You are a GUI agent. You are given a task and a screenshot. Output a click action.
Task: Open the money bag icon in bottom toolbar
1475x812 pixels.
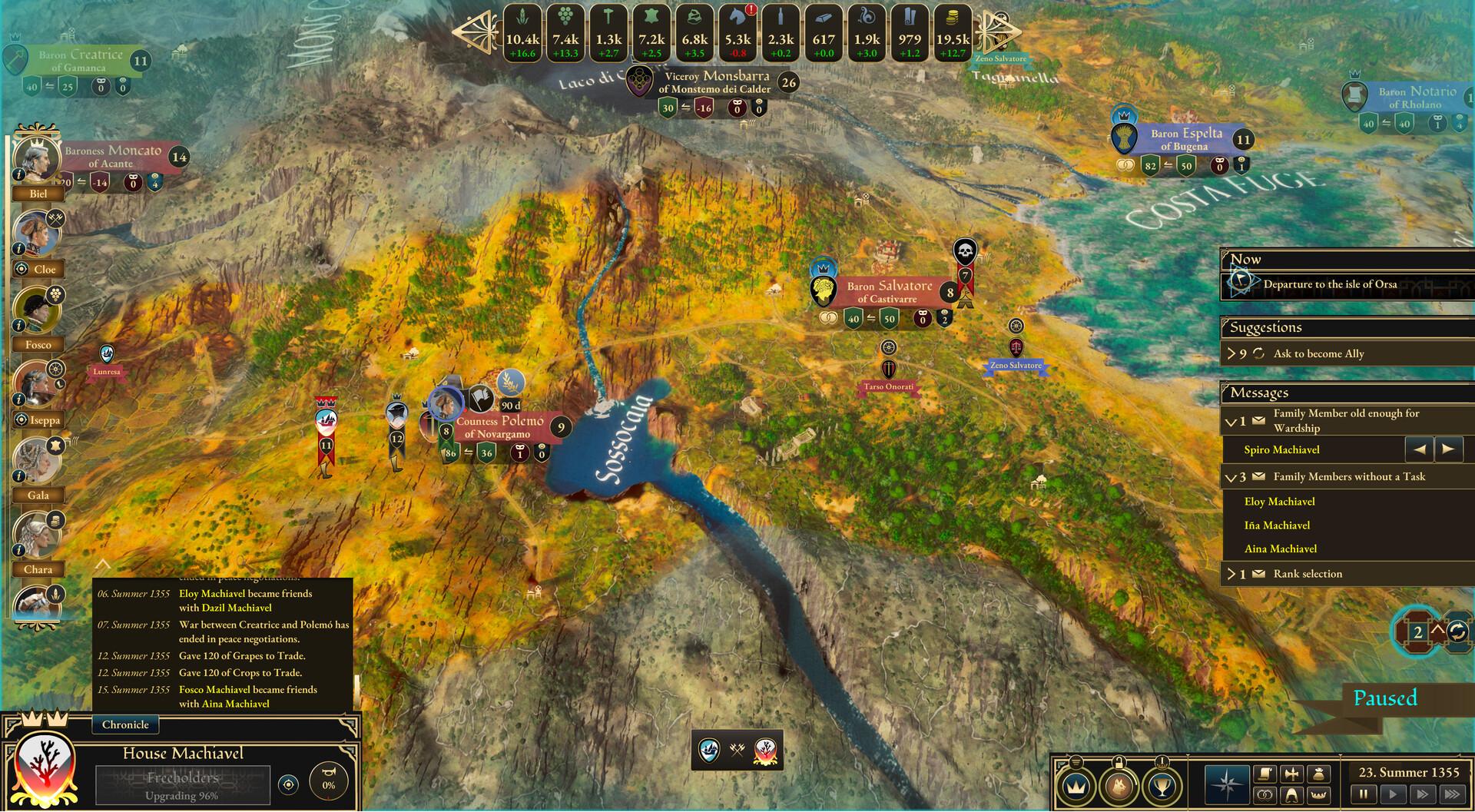[1318, 775]
